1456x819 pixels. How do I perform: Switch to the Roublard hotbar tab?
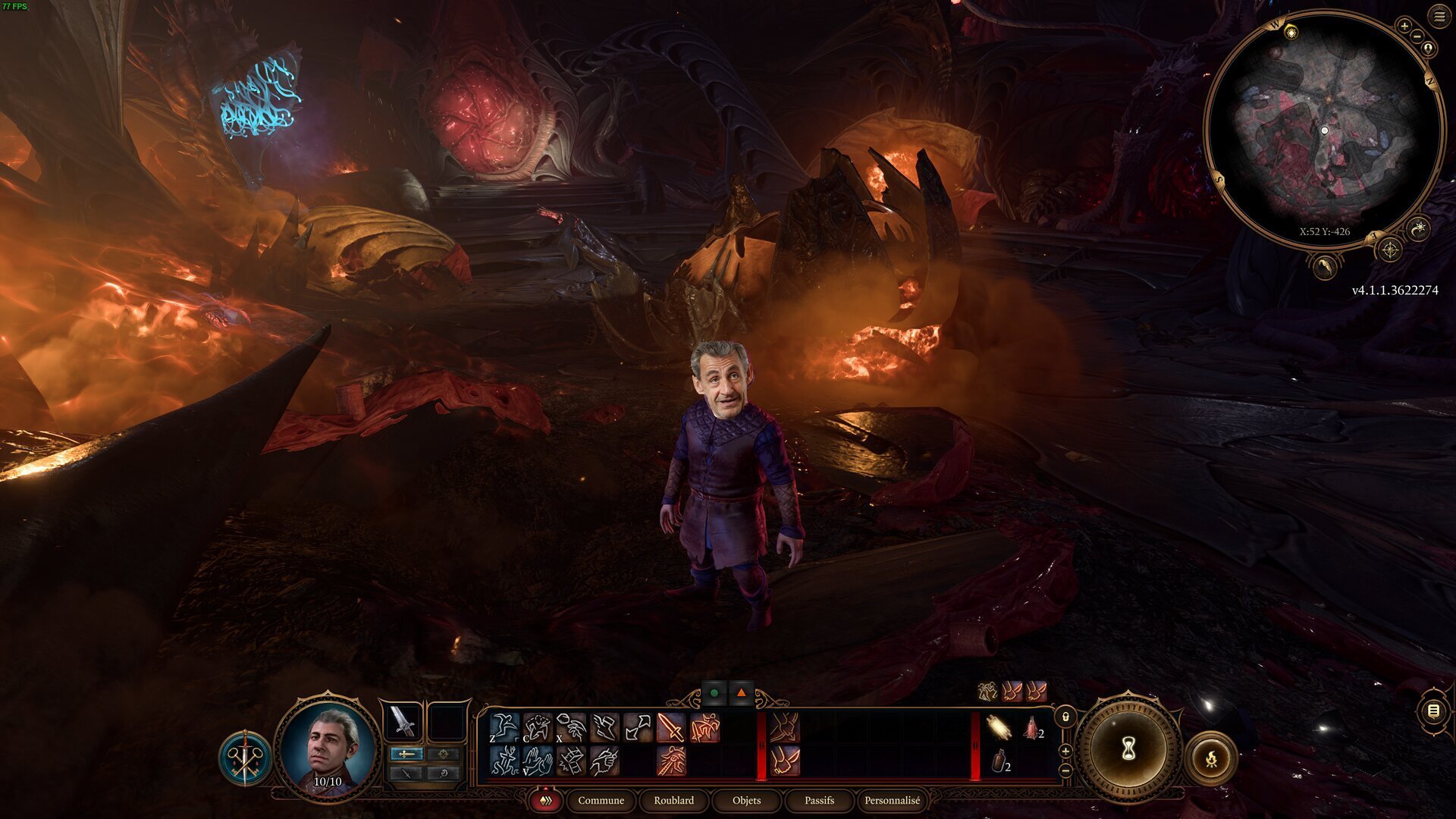(x=673, y=800)
